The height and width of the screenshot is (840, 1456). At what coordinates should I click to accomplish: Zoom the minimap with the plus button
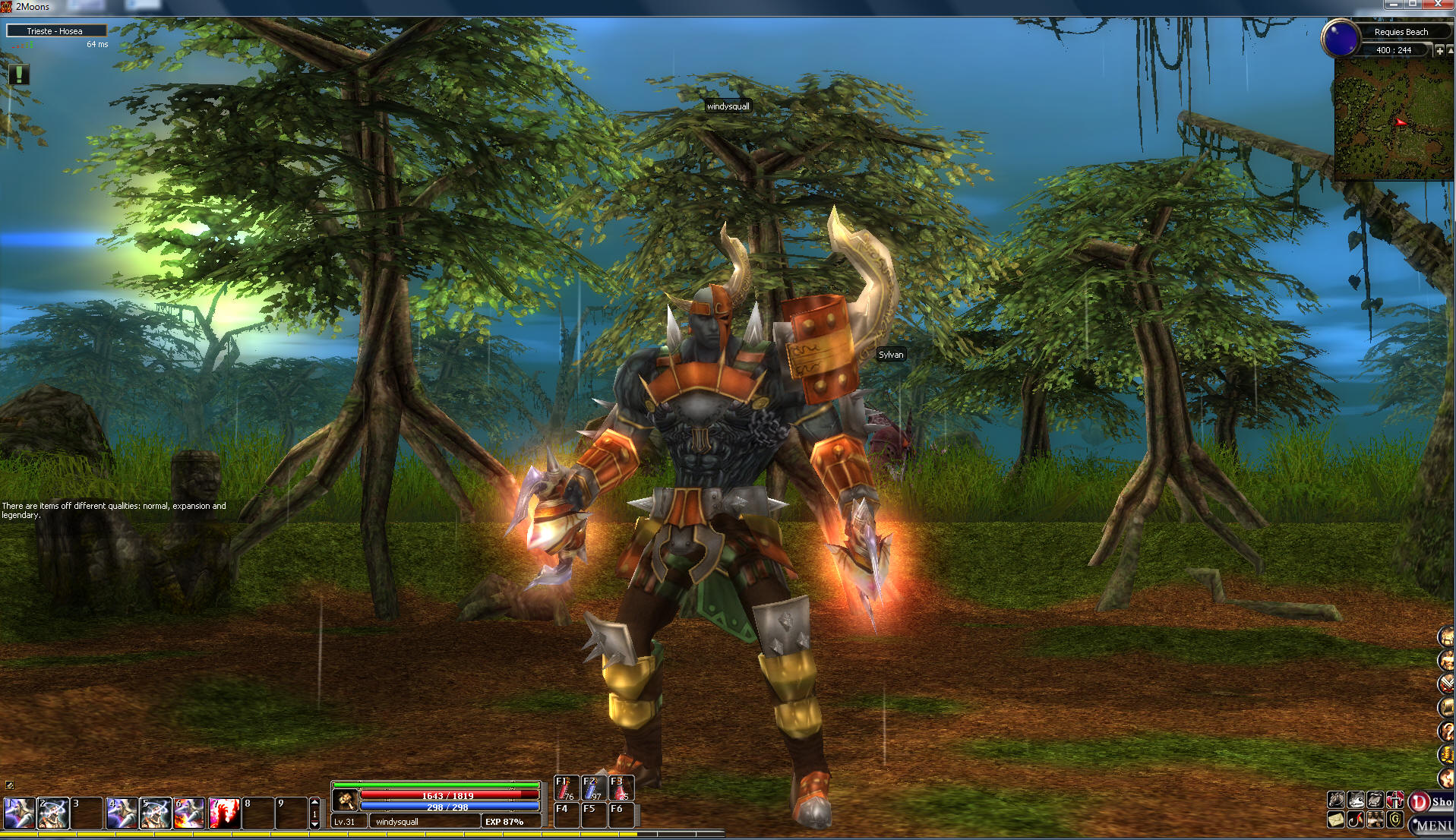click(1439, 50)
